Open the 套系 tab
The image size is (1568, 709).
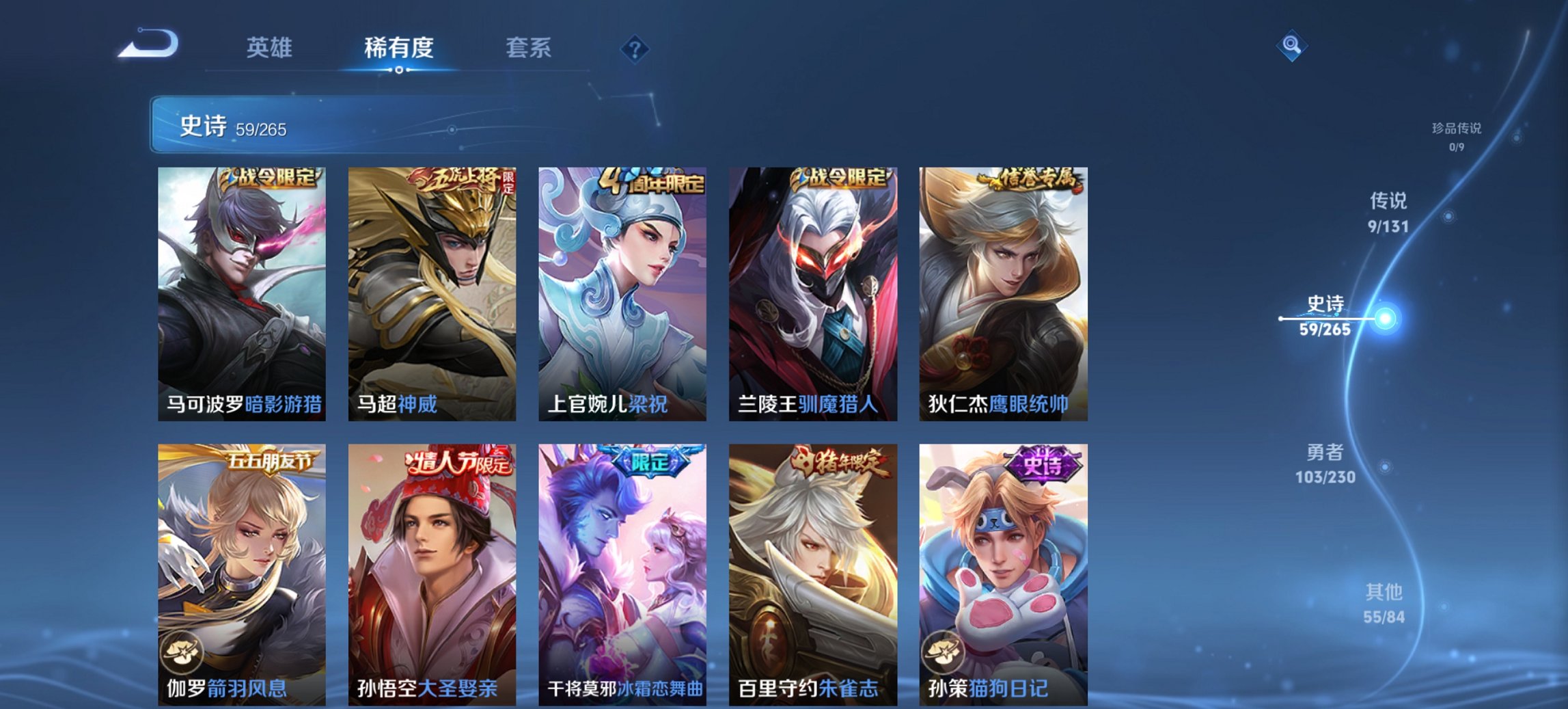(x=529, y=49)
